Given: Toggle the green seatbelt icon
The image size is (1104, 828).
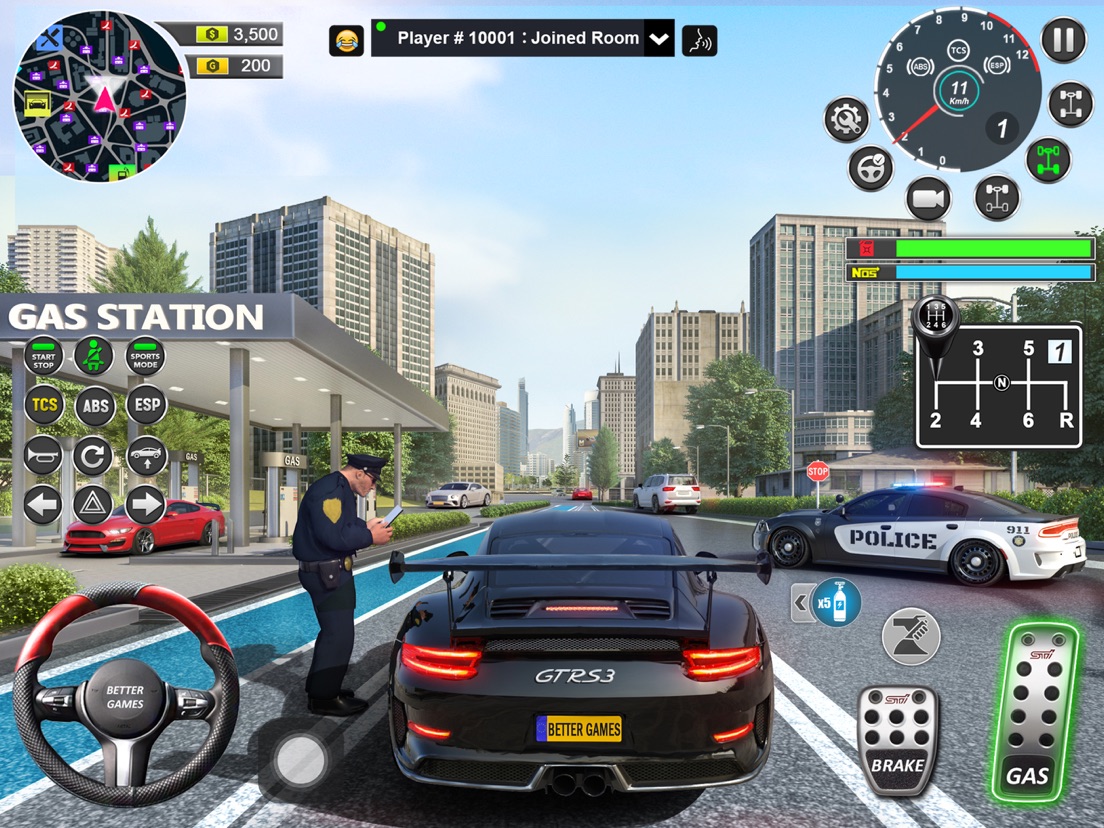Looking at the screenshot, I should pos(94,356).
